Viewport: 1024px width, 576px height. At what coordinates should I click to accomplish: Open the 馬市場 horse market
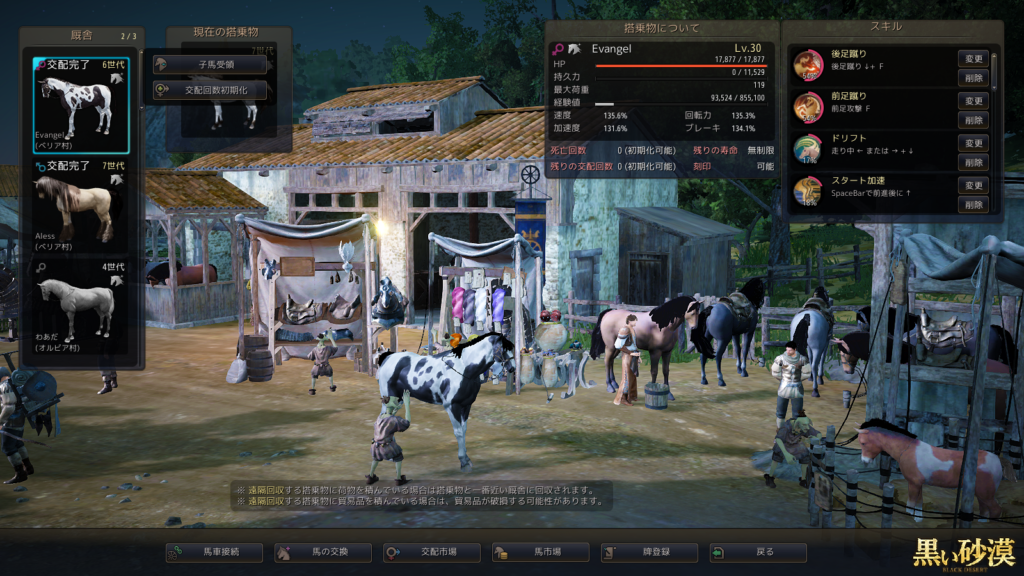point(541,552)
